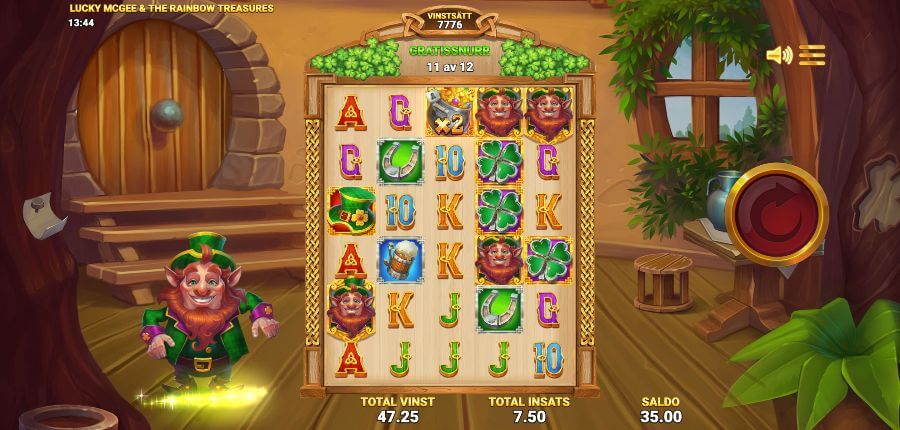Click the red spin button

[776, 213]
